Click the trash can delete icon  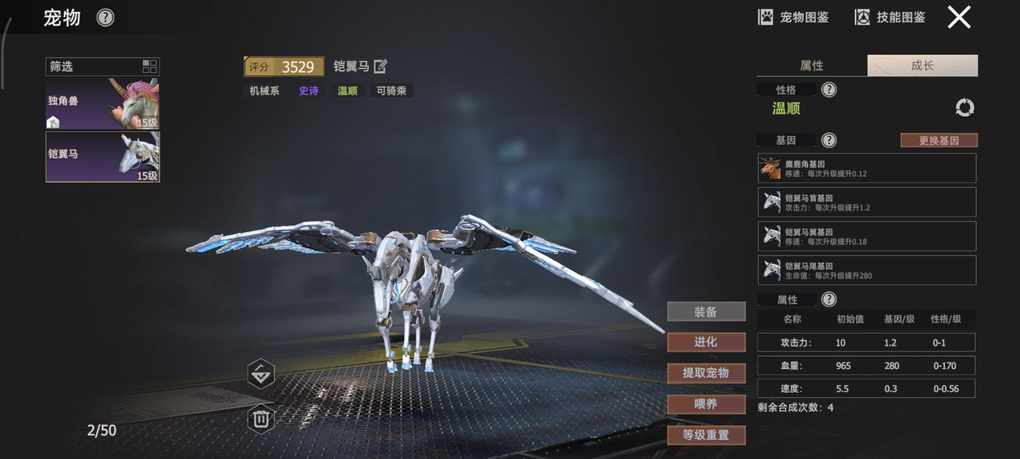[x=260, y=418]
